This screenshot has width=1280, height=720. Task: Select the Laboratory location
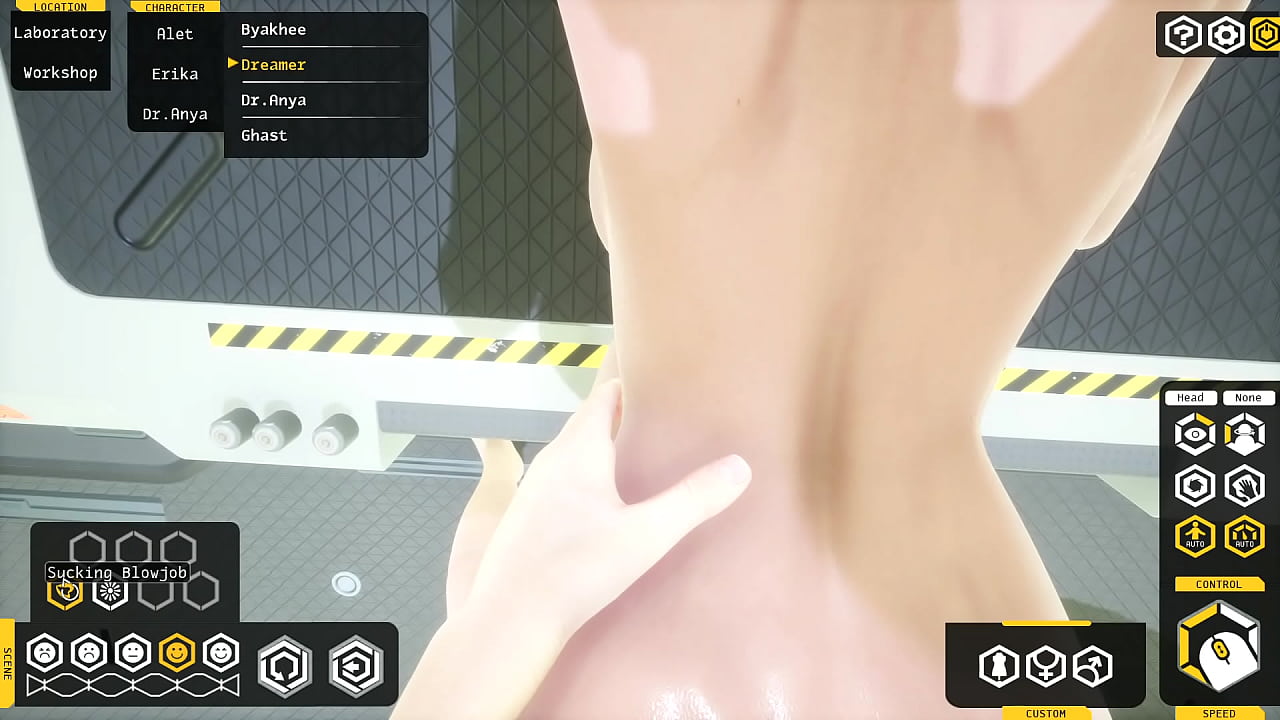pyautogui.click(x=60, y=33)
